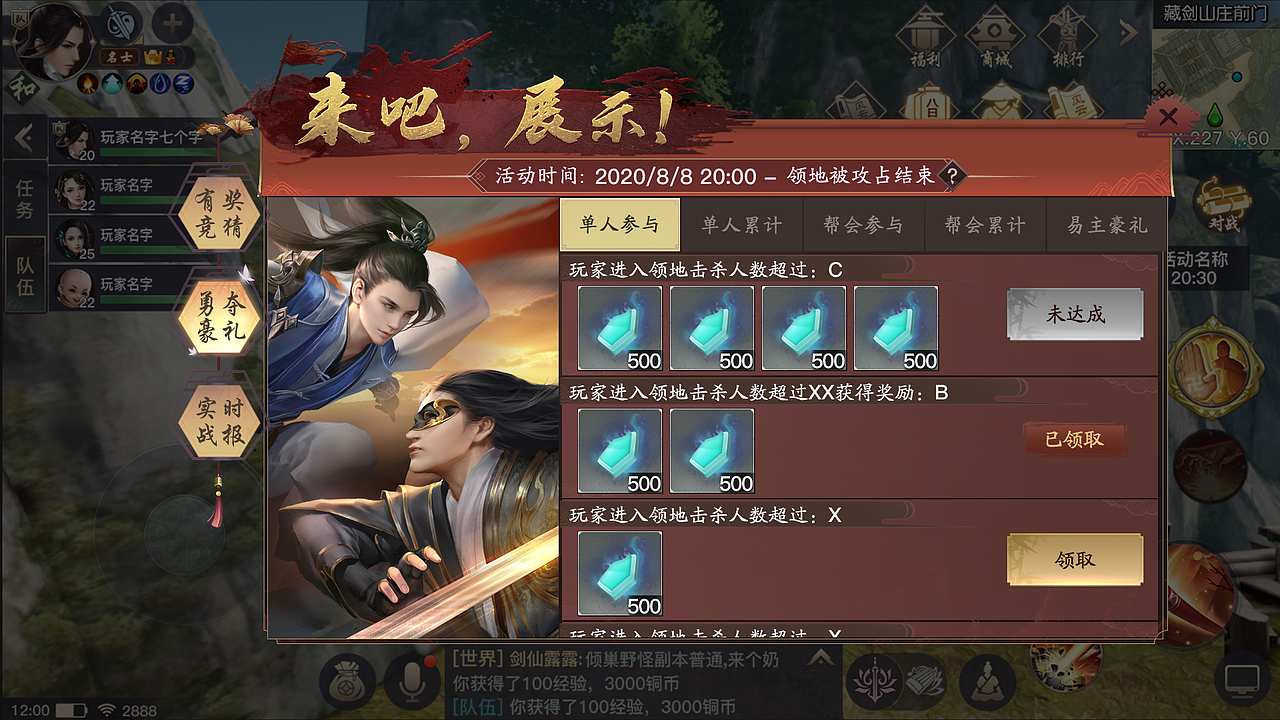Click the 已领取 claimed button

tap(1074, 440)
